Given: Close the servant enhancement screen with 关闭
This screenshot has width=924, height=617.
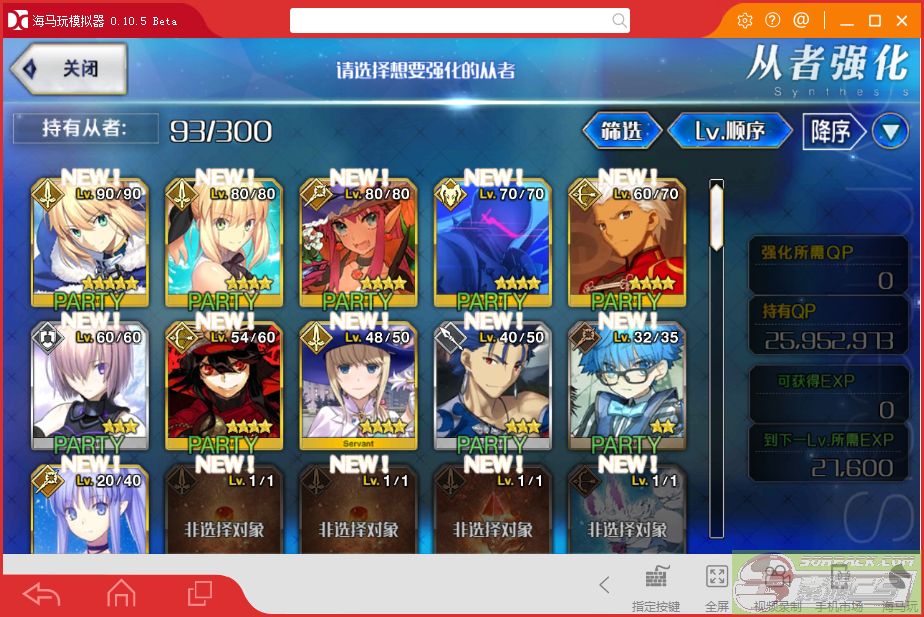Looking at the screenshot, I should pyautogui.click(x=69, y=69).
